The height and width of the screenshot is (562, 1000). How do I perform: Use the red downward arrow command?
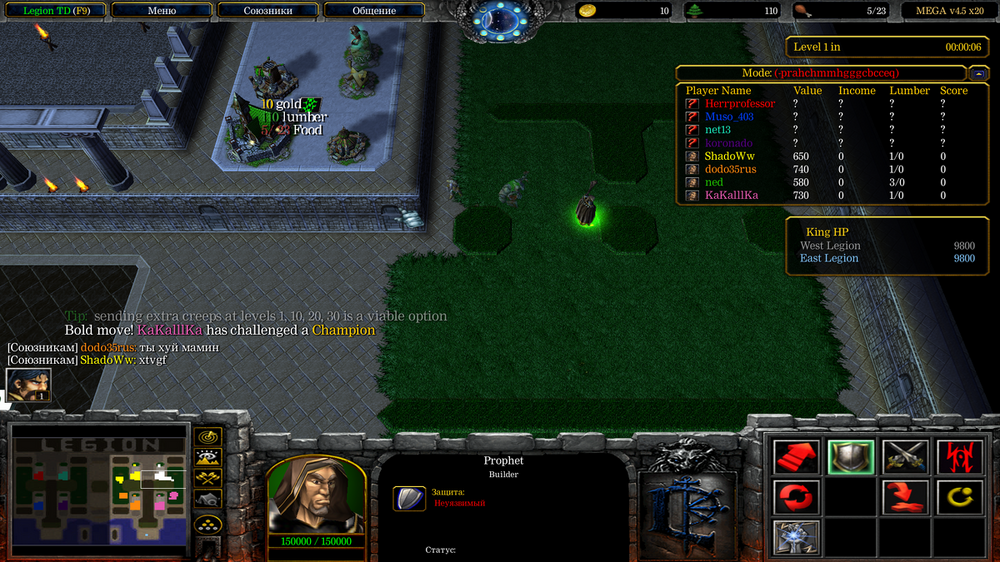[x=905, y=496]
